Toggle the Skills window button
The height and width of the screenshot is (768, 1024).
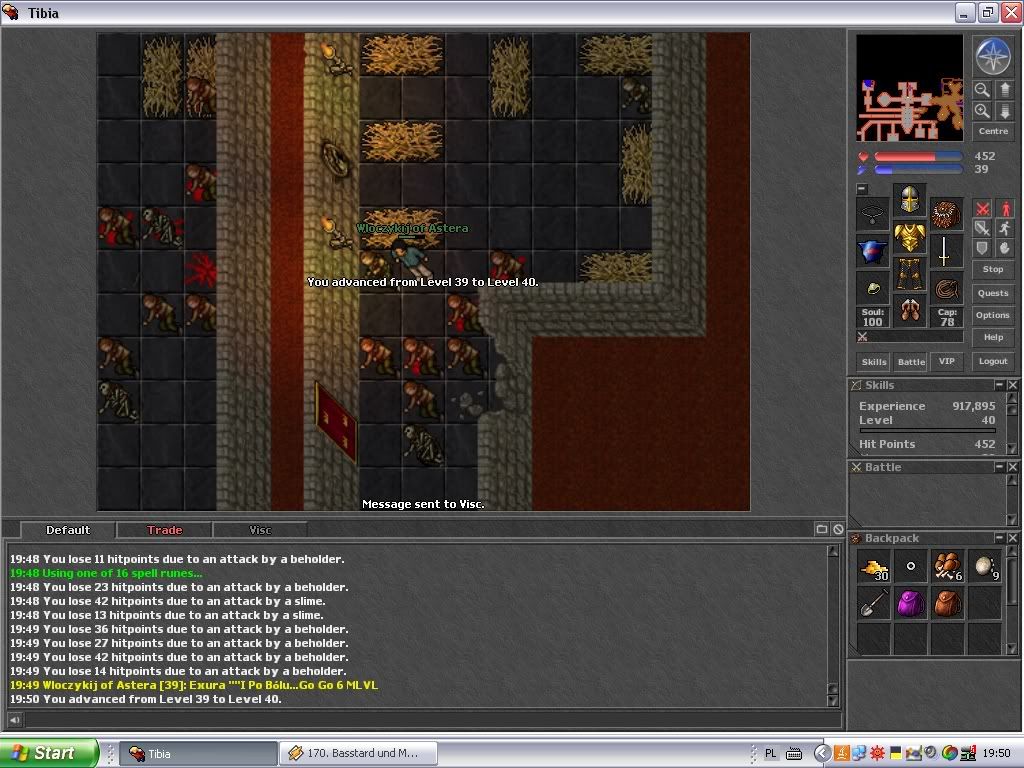[874, 361]
